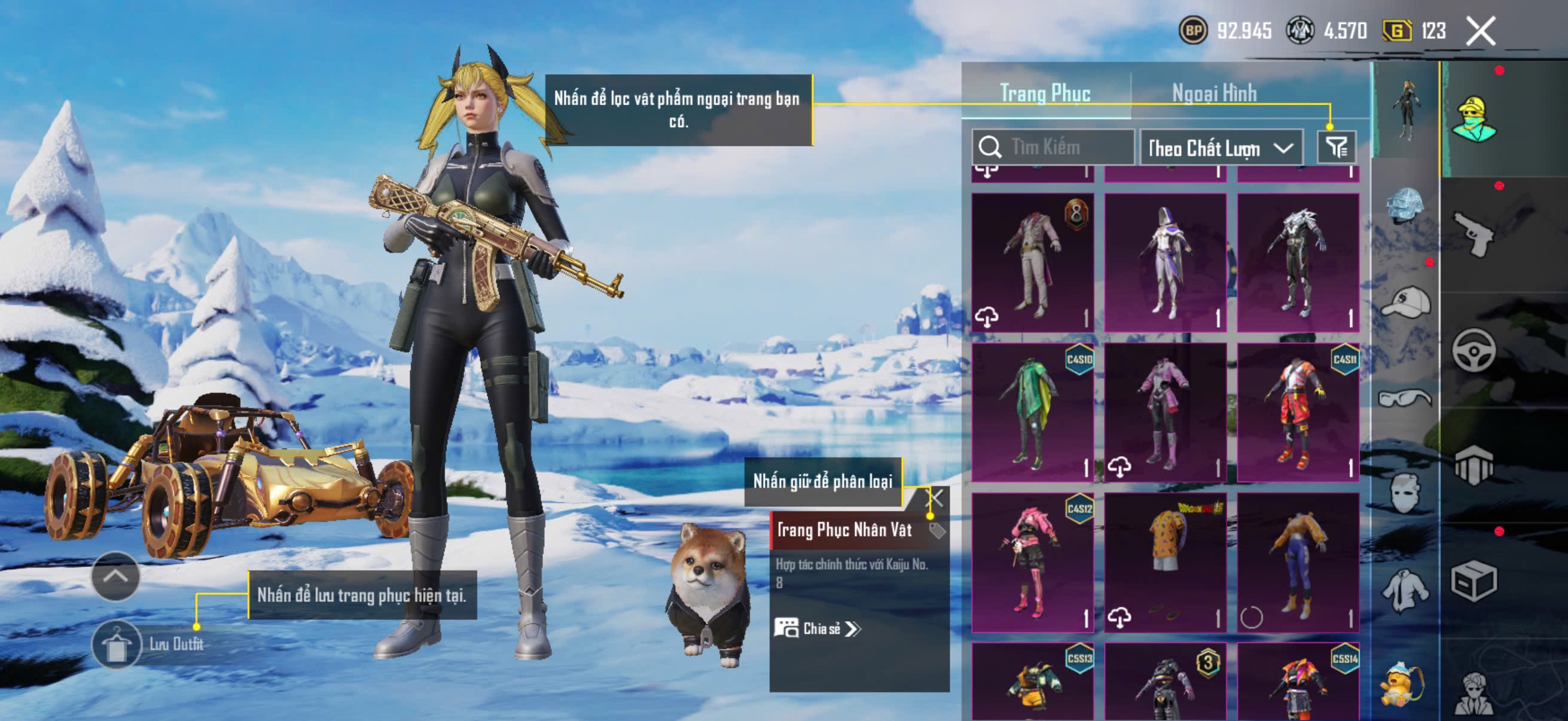Close the Trang Phục Nhân Vật info popup
The width and height of the screenshot is (1568, 721).
pyautogui.click(x=935, y=499)
